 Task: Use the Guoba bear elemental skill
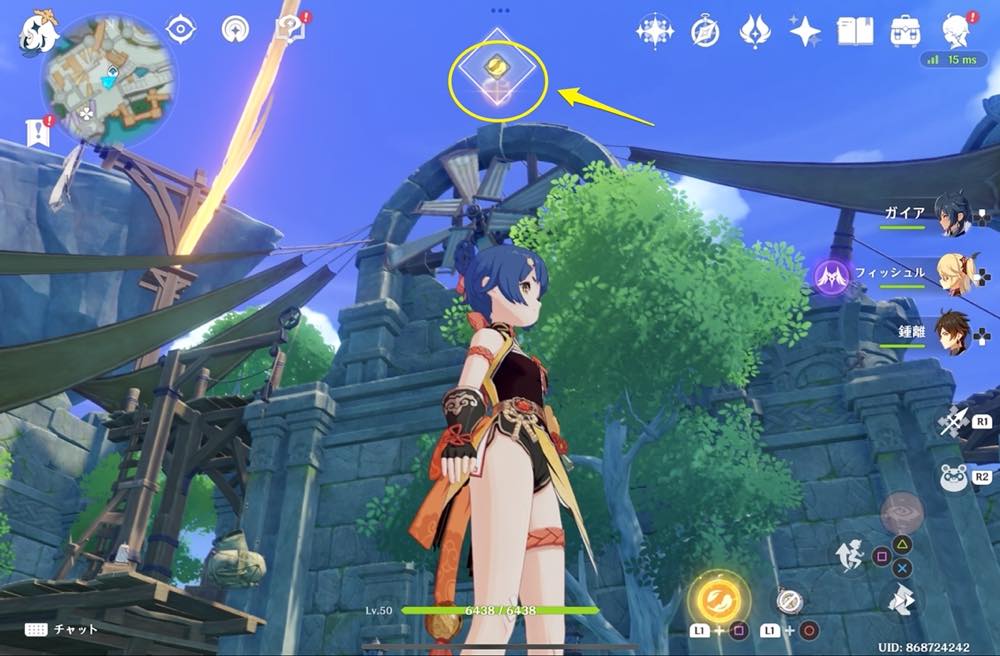tap(953, 478)
